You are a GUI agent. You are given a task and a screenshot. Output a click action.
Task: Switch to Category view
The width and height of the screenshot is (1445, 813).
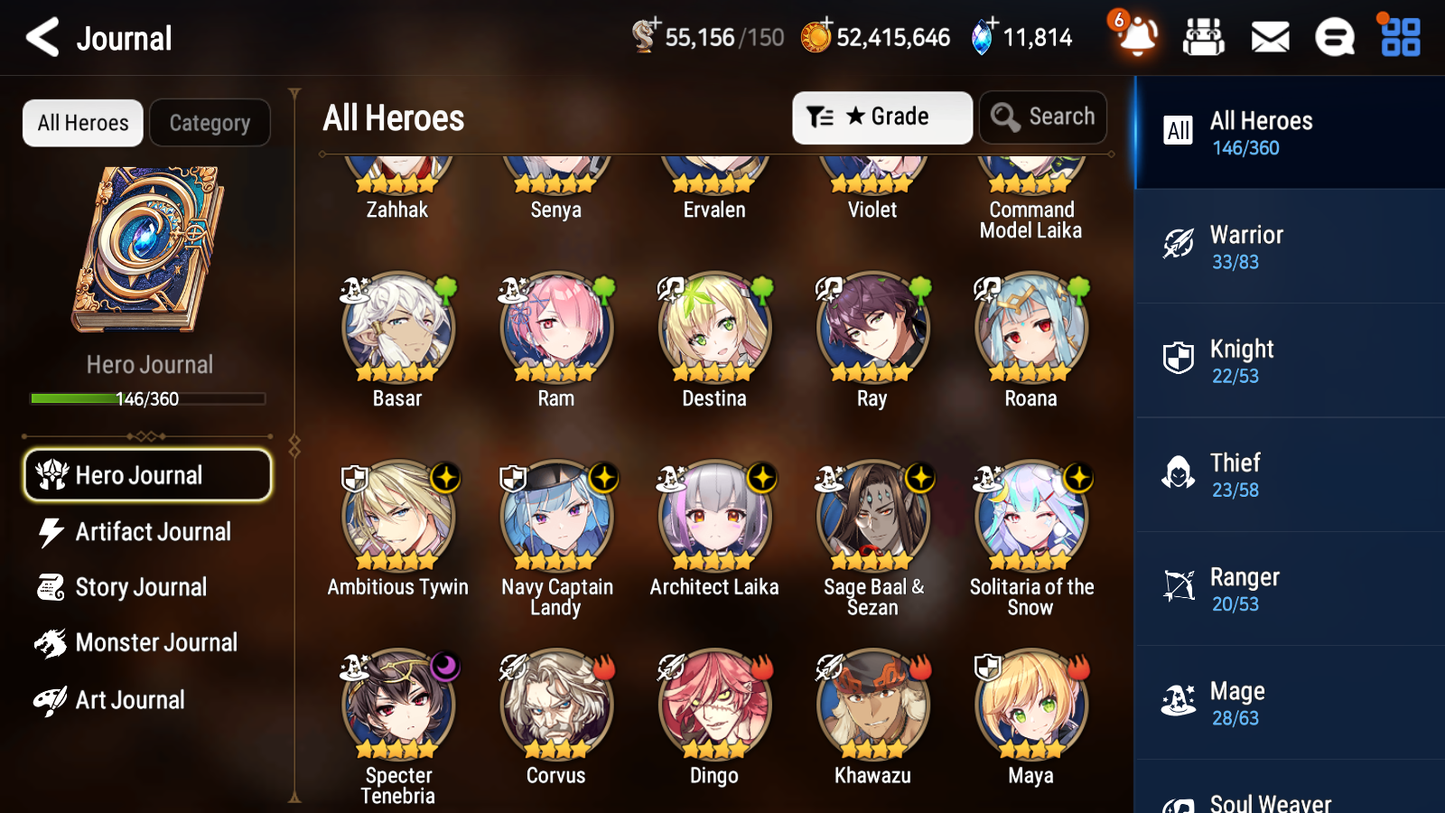click(210, 123)
